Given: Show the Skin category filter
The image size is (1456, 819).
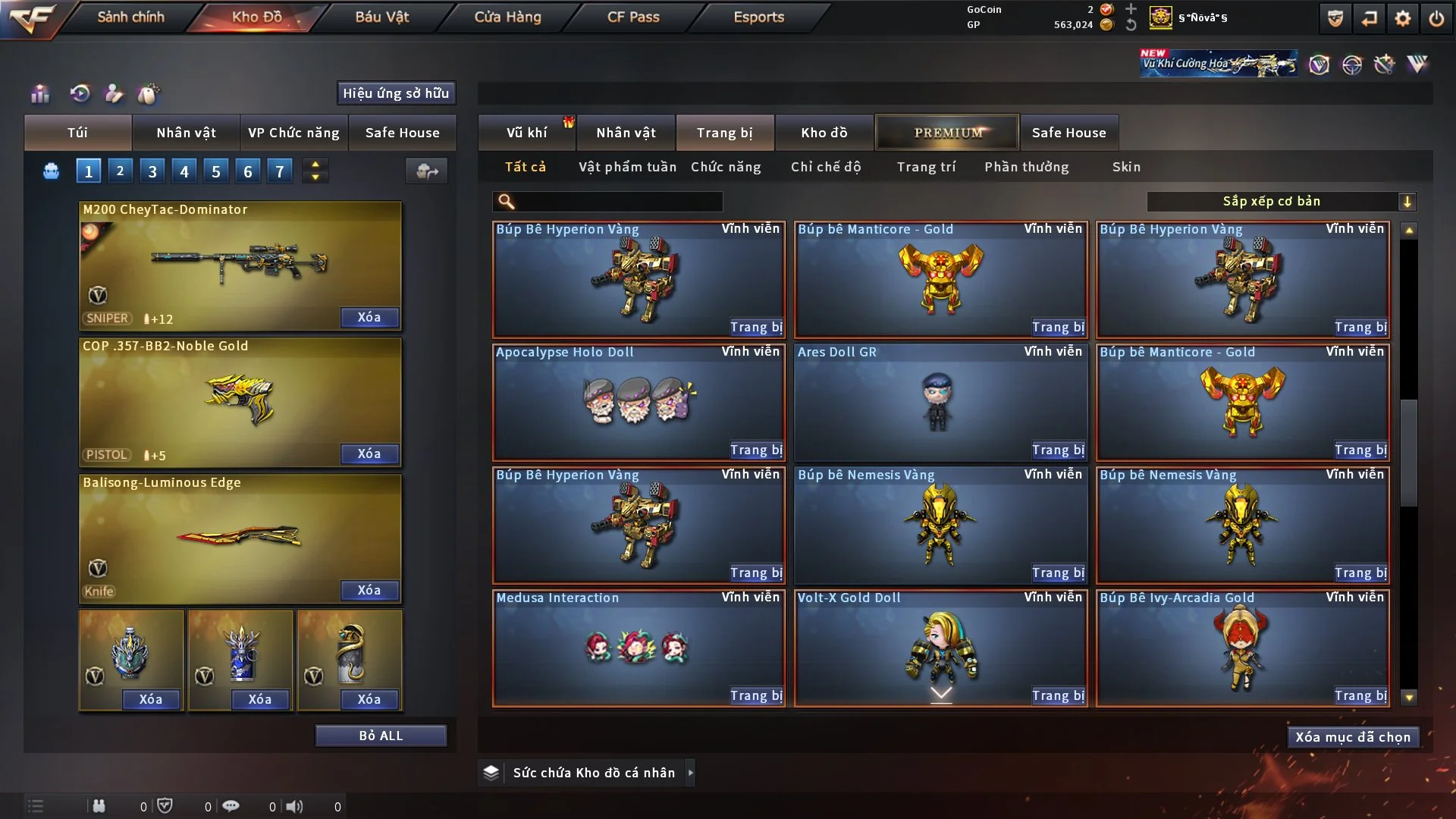Looking at the screenshot, I should 1126,167.
